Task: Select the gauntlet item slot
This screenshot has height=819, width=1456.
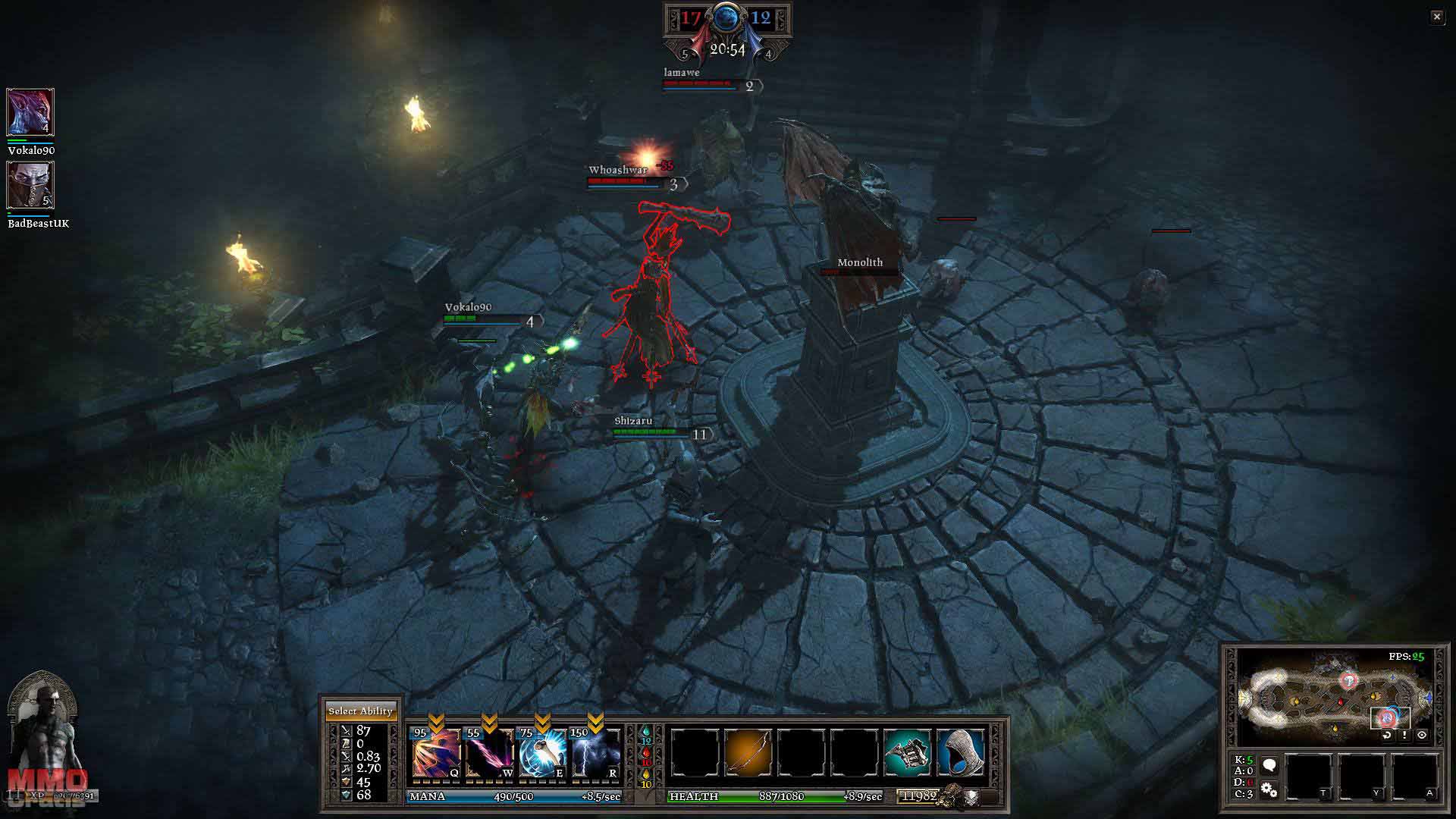Action: 908,753
